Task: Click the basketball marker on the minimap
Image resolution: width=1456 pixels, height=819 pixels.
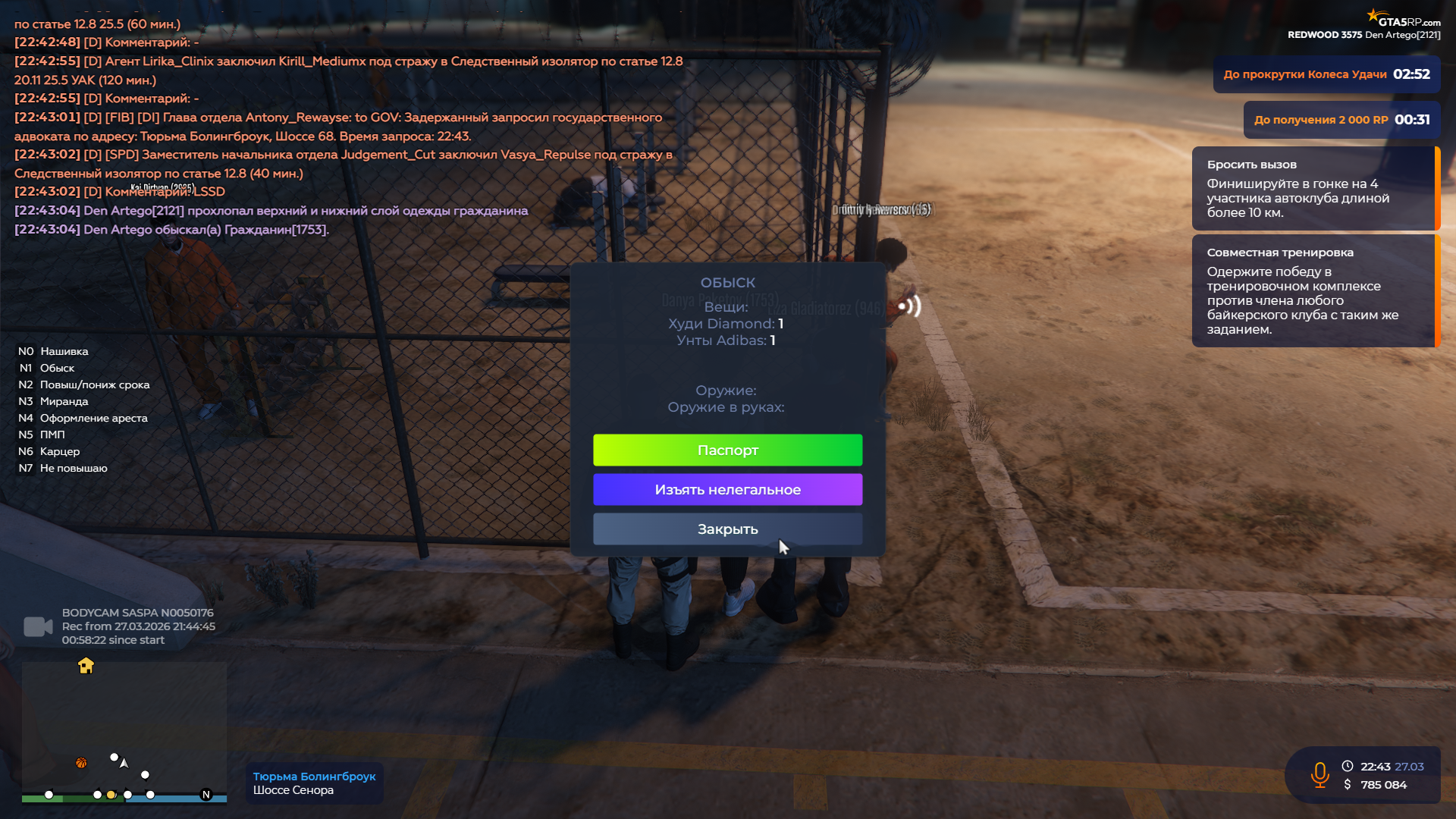Action: click(81, 763)
